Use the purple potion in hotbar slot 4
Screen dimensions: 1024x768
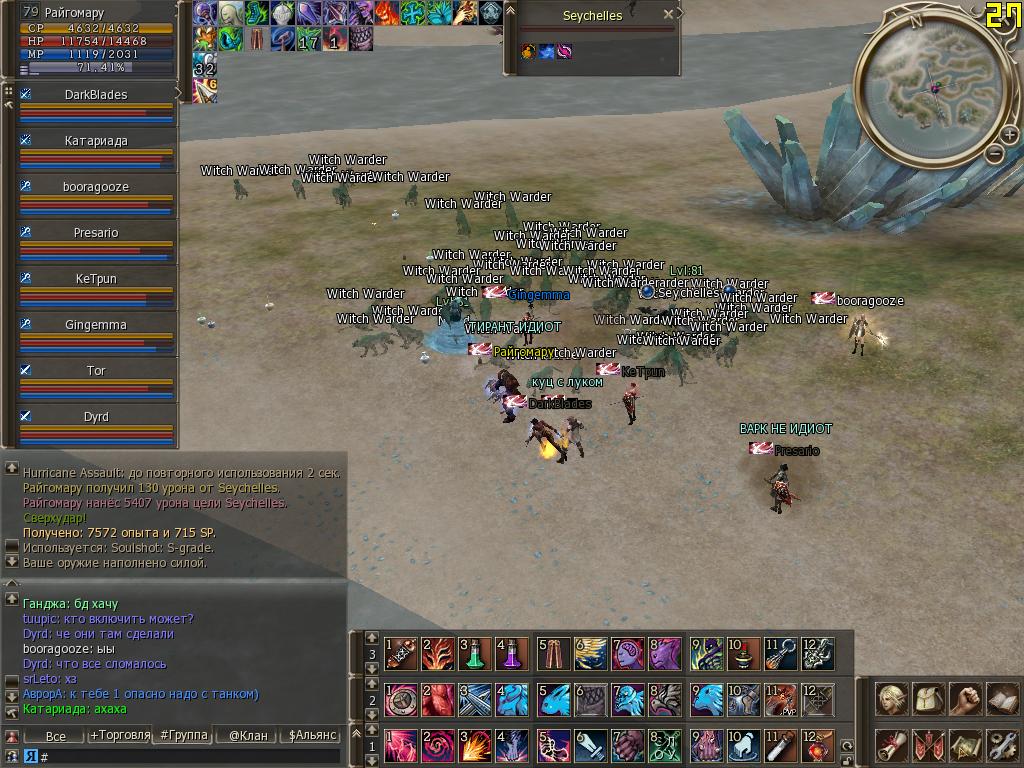[512, 654]
